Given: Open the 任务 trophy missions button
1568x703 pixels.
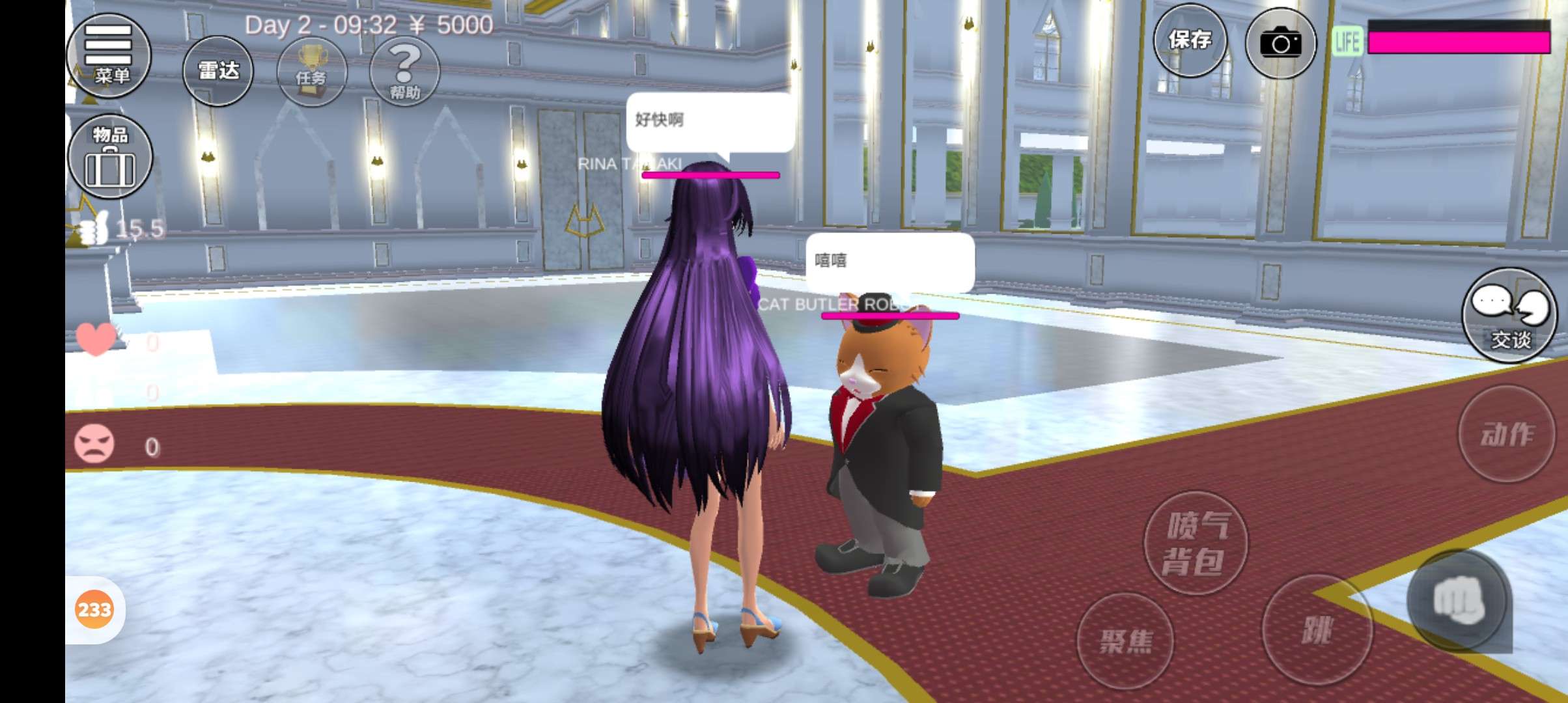Looking at the screenshot, I should point(311,72).
